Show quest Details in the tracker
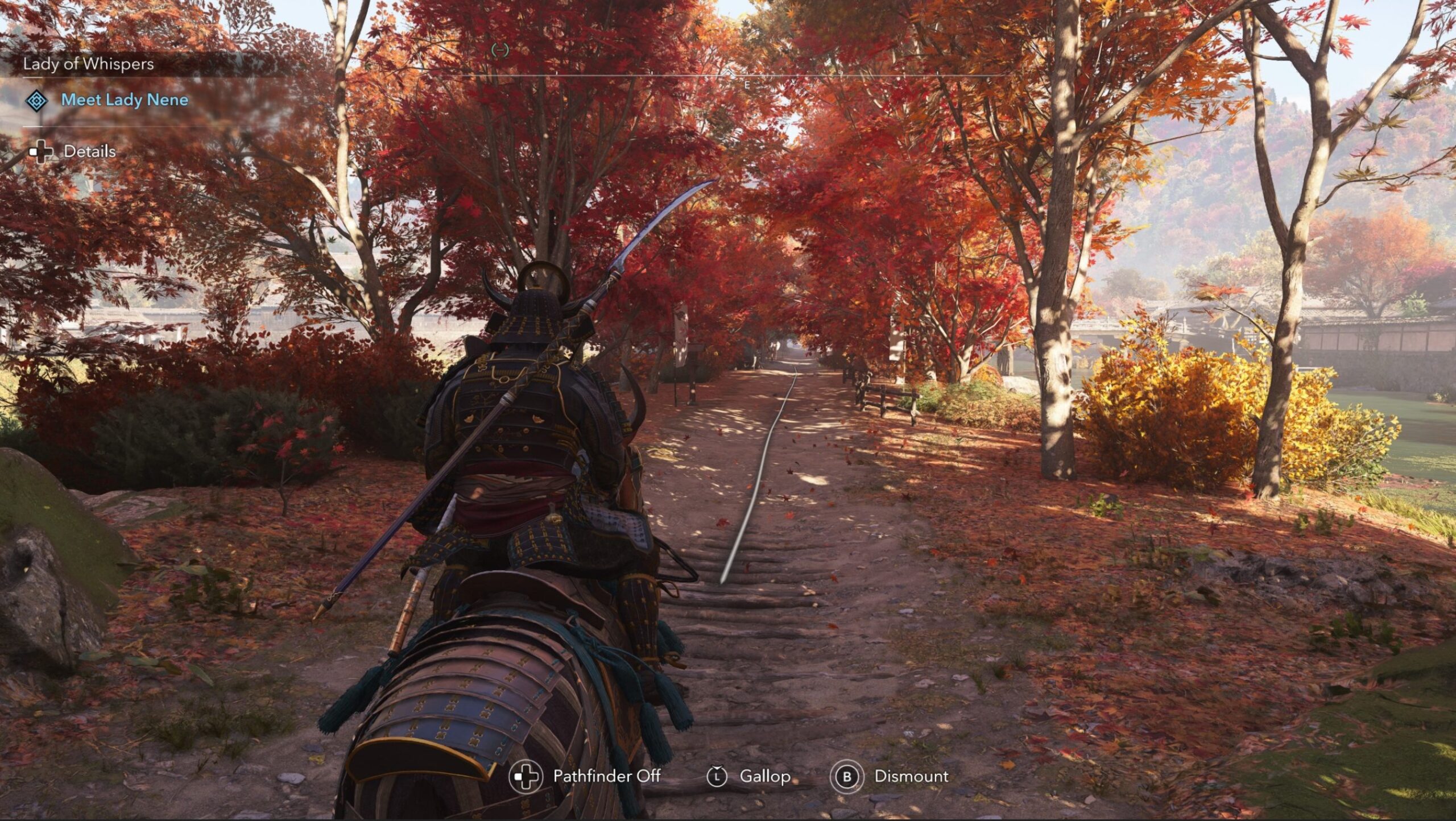The height and width of the screenshot is (821, 1456). point(89,152)
